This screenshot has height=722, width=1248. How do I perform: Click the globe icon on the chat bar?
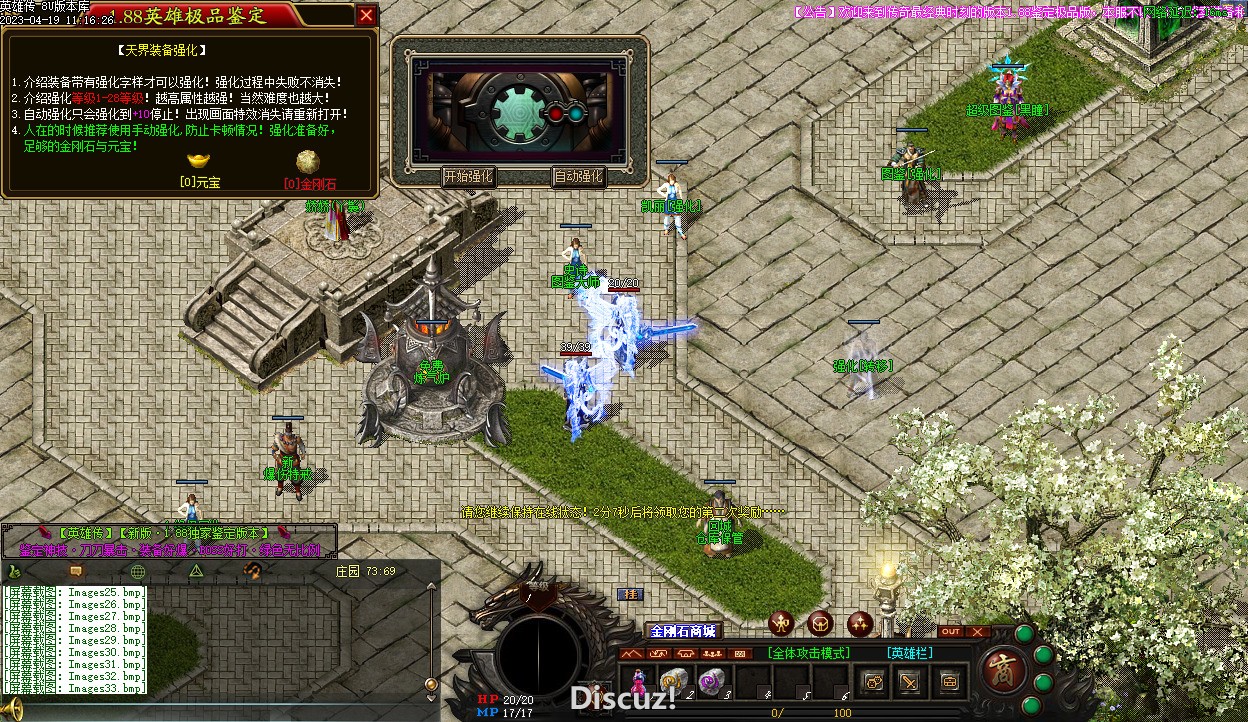138,571
